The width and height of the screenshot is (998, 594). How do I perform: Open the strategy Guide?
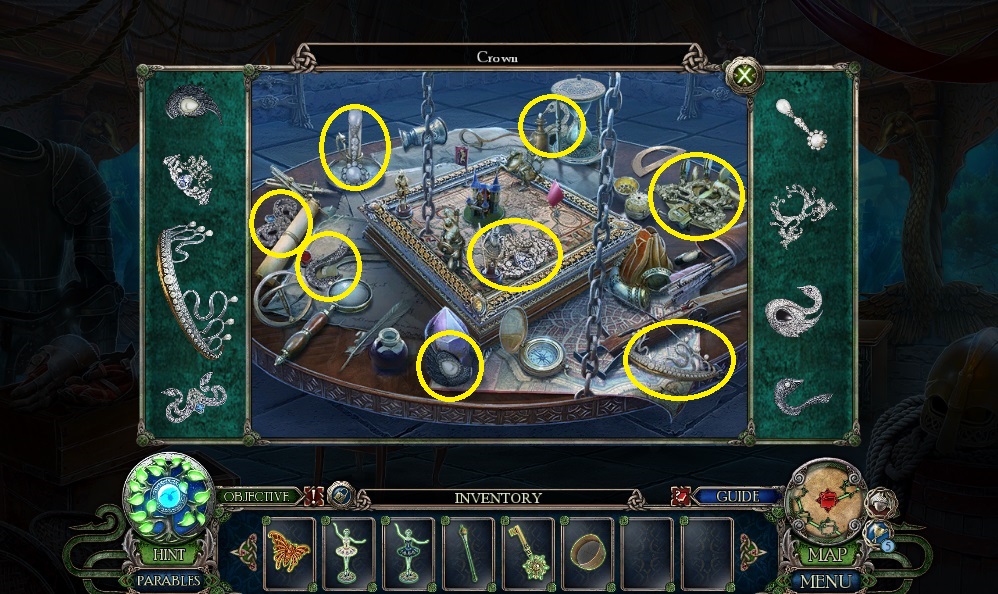735,496
